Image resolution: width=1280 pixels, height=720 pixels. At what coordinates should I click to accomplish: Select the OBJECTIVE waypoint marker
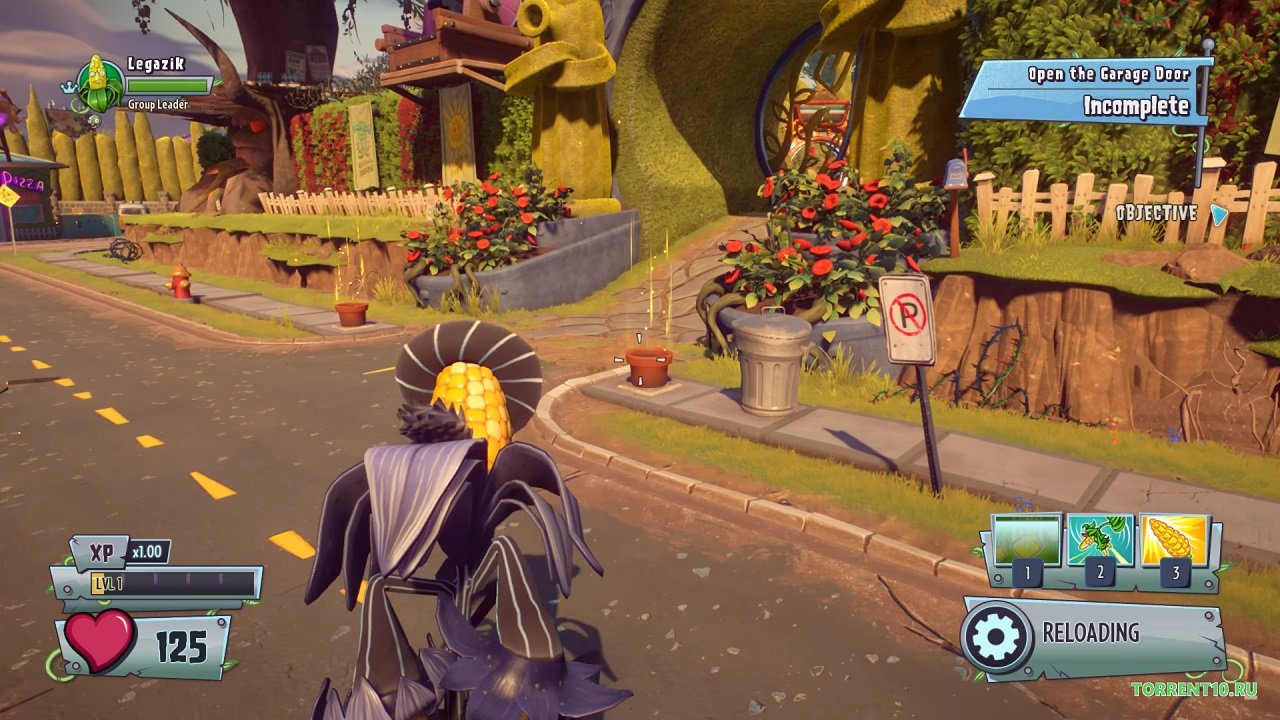point(1218,213)
